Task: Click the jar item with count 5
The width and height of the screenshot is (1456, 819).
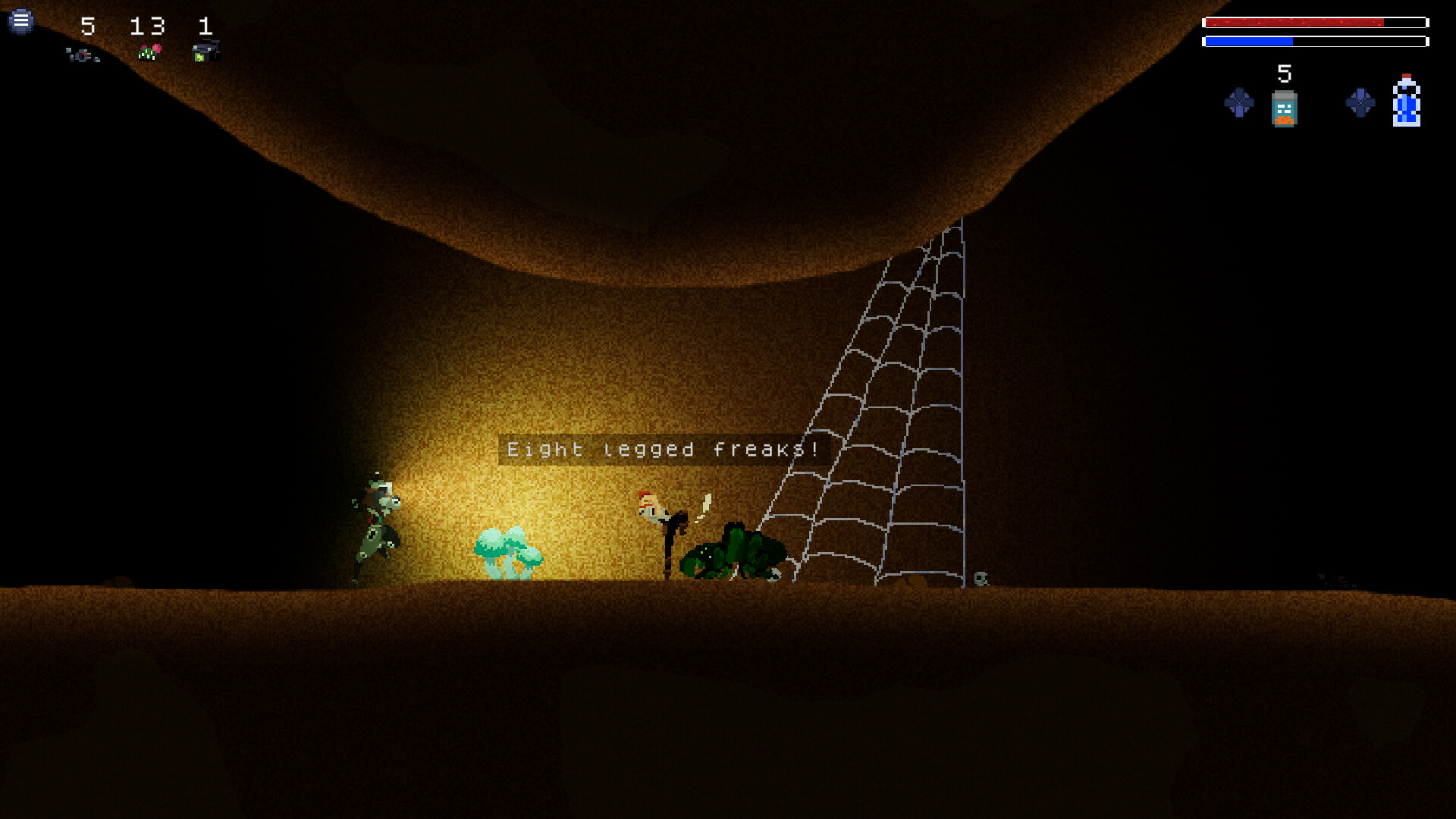Action: [x=1284, y=110]
